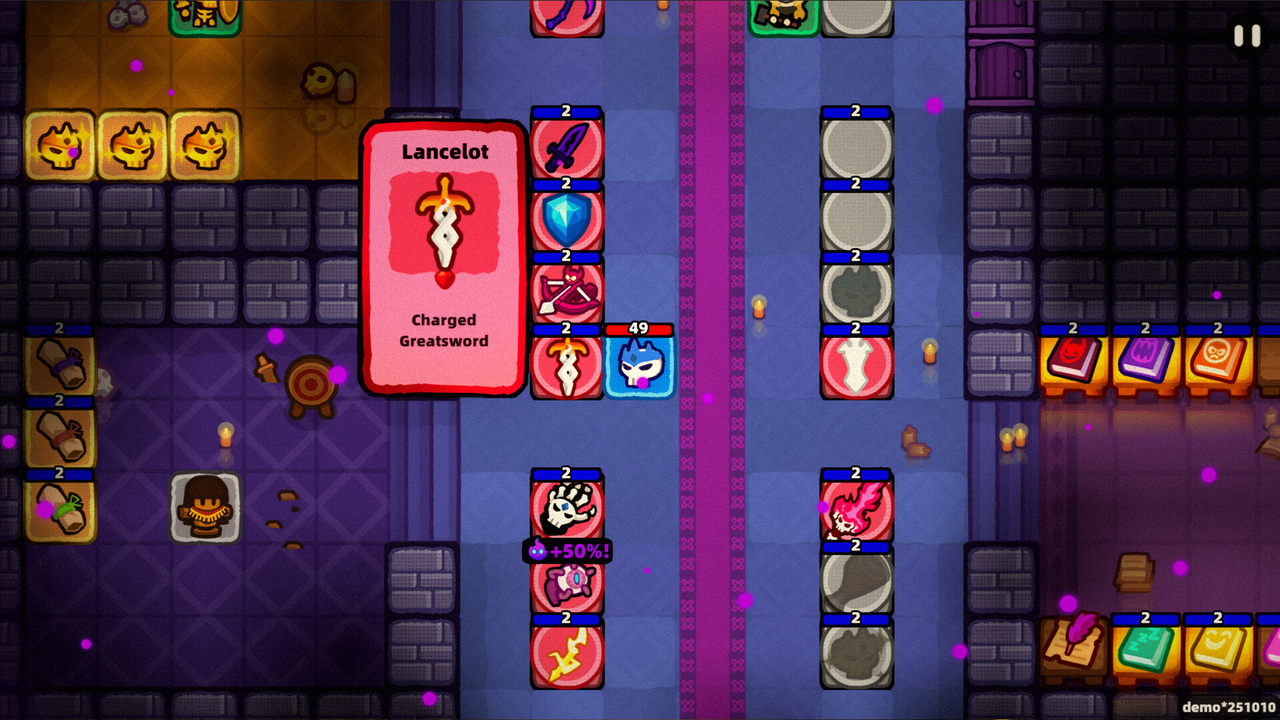This screenshot has height=720, width=1280.
Task: Pick a golden crowned skull tile
Action: pyautogui.click(x=60, y=145)
